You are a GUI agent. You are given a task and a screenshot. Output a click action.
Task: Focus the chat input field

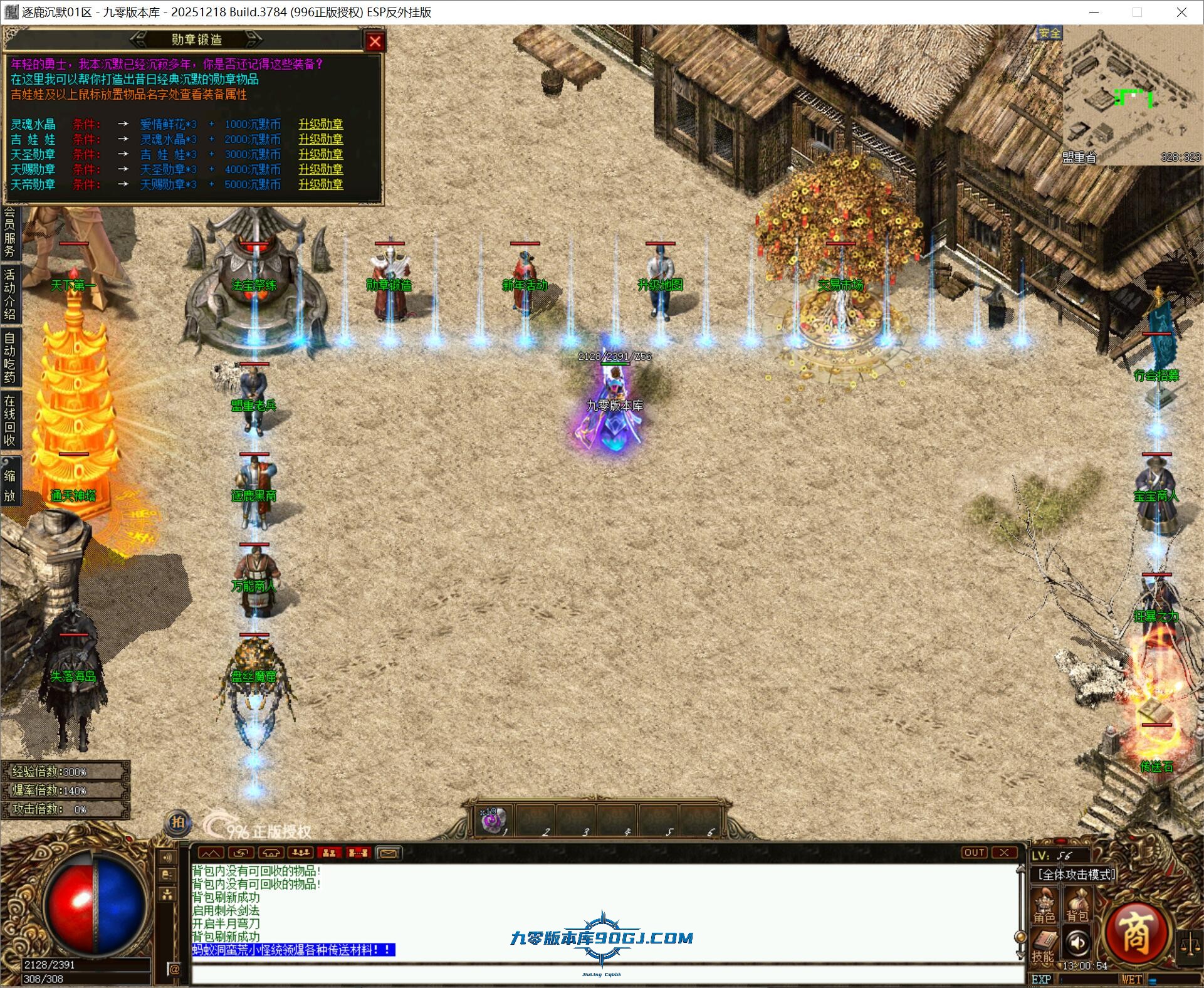click(x=602, y=974)
